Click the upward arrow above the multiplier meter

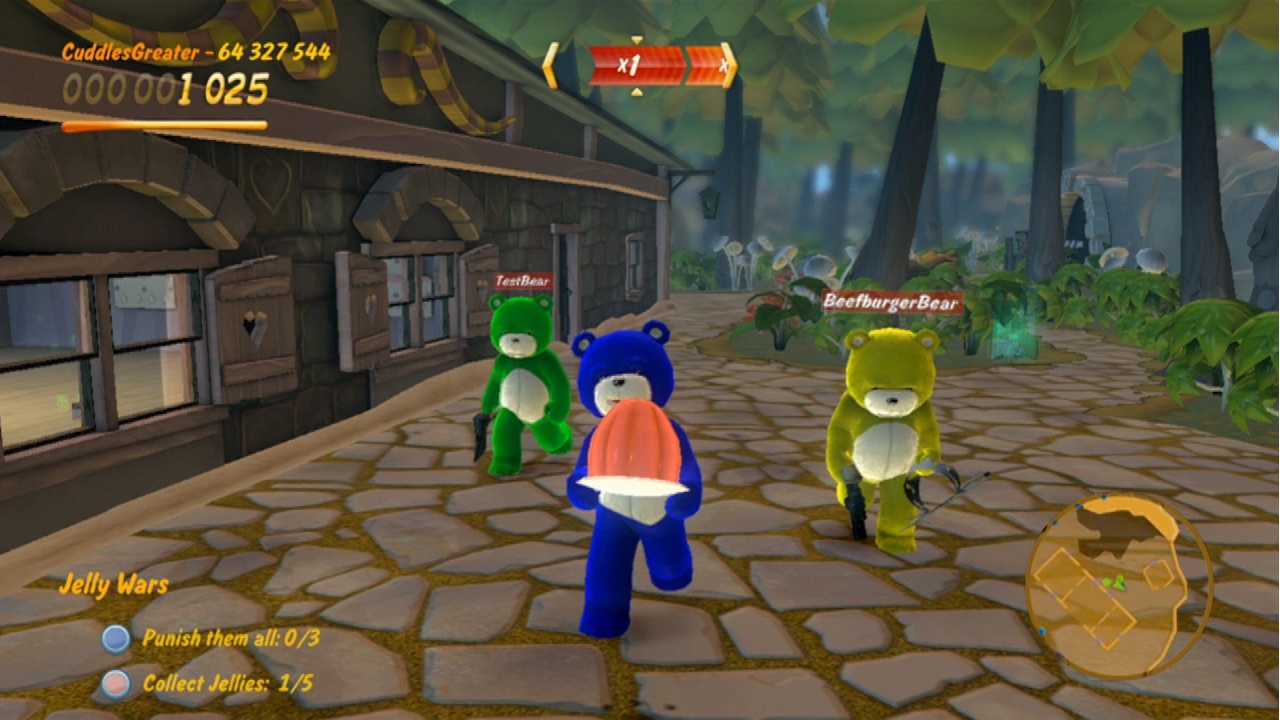coord(637,39)
